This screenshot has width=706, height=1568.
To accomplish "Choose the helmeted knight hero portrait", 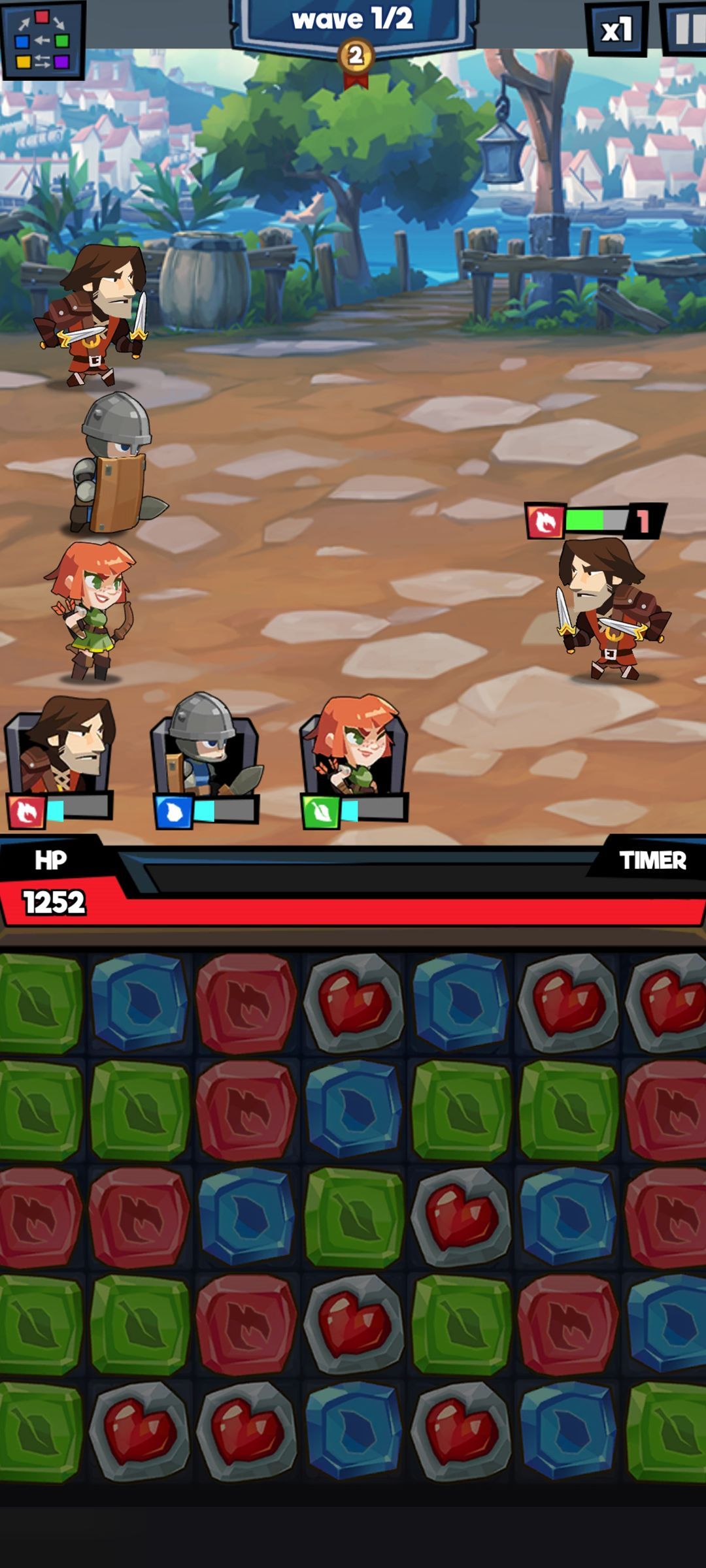I will coord(205,751).
